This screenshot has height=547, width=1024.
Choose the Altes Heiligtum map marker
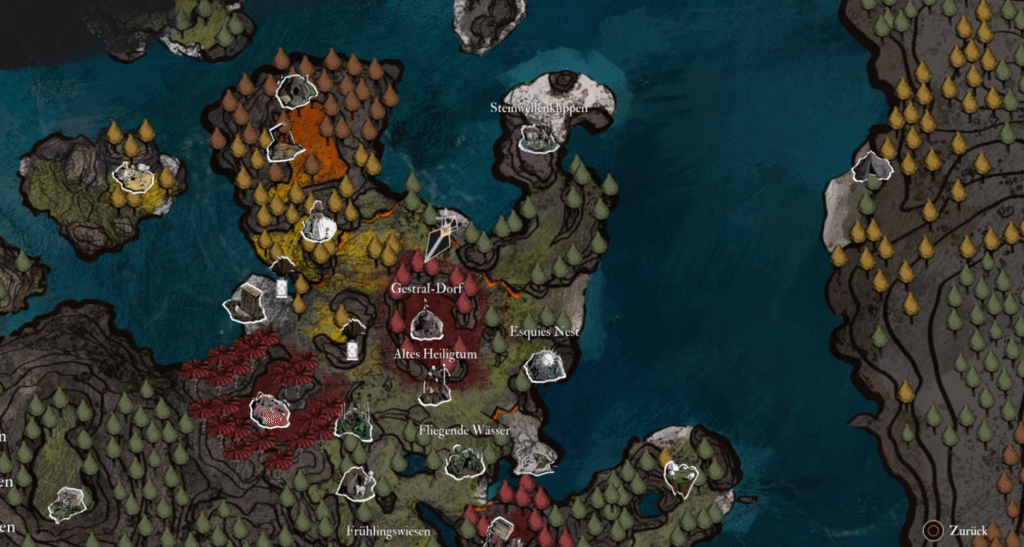click(435, 386)
